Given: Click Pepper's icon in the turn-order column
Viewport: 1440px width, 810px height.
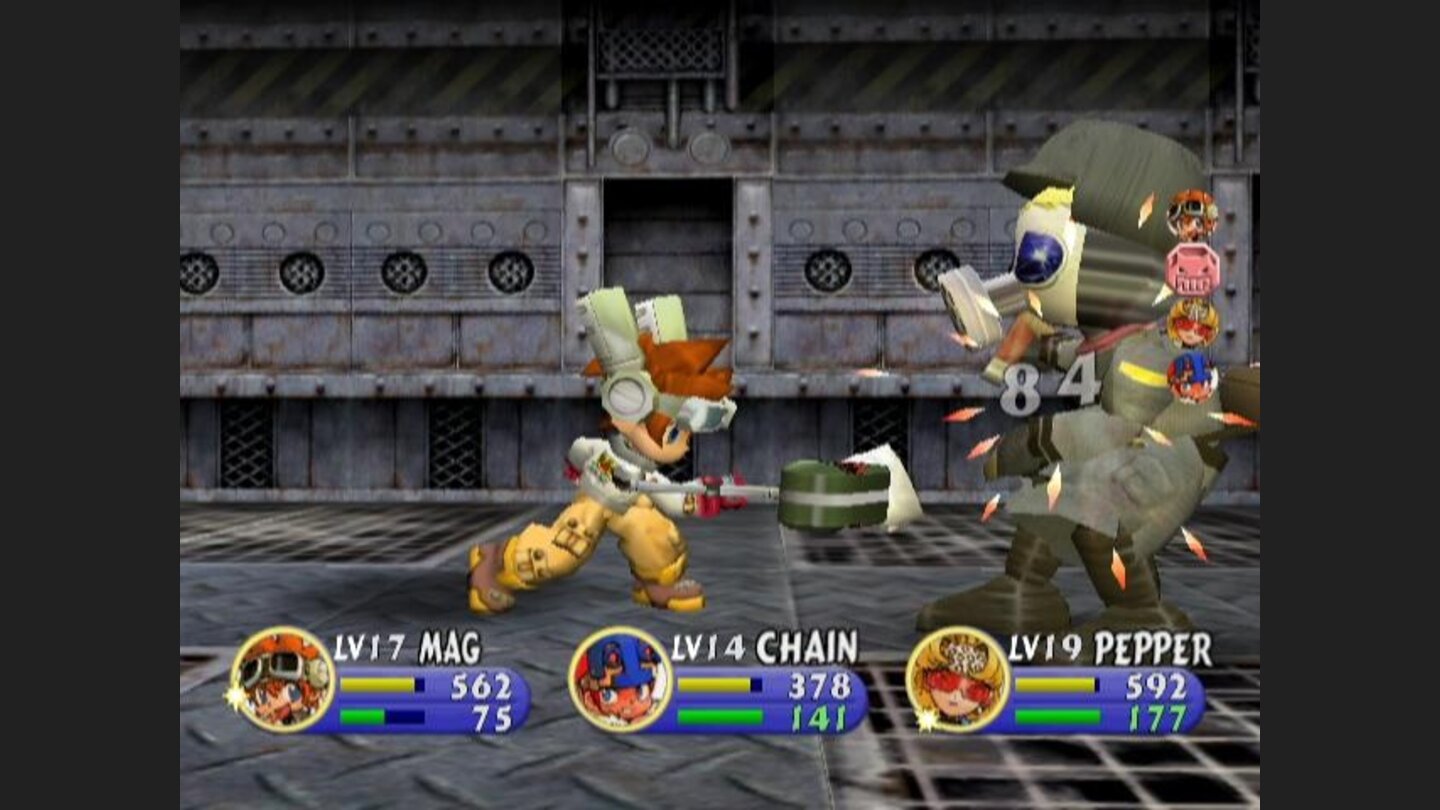Looking at the screenshot, I should [1191, 322].
